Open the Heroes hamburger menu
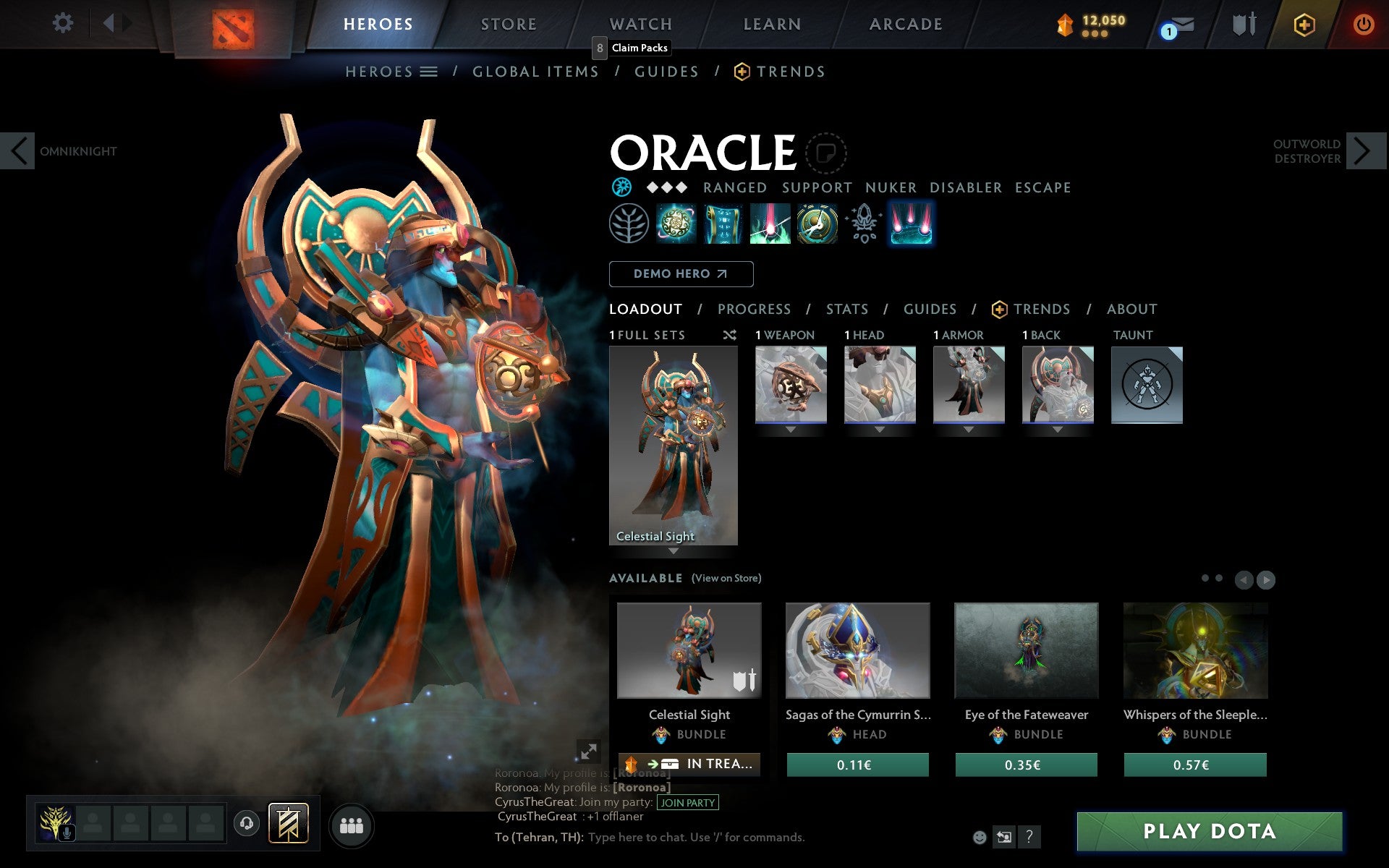 [x=429, y=71]
